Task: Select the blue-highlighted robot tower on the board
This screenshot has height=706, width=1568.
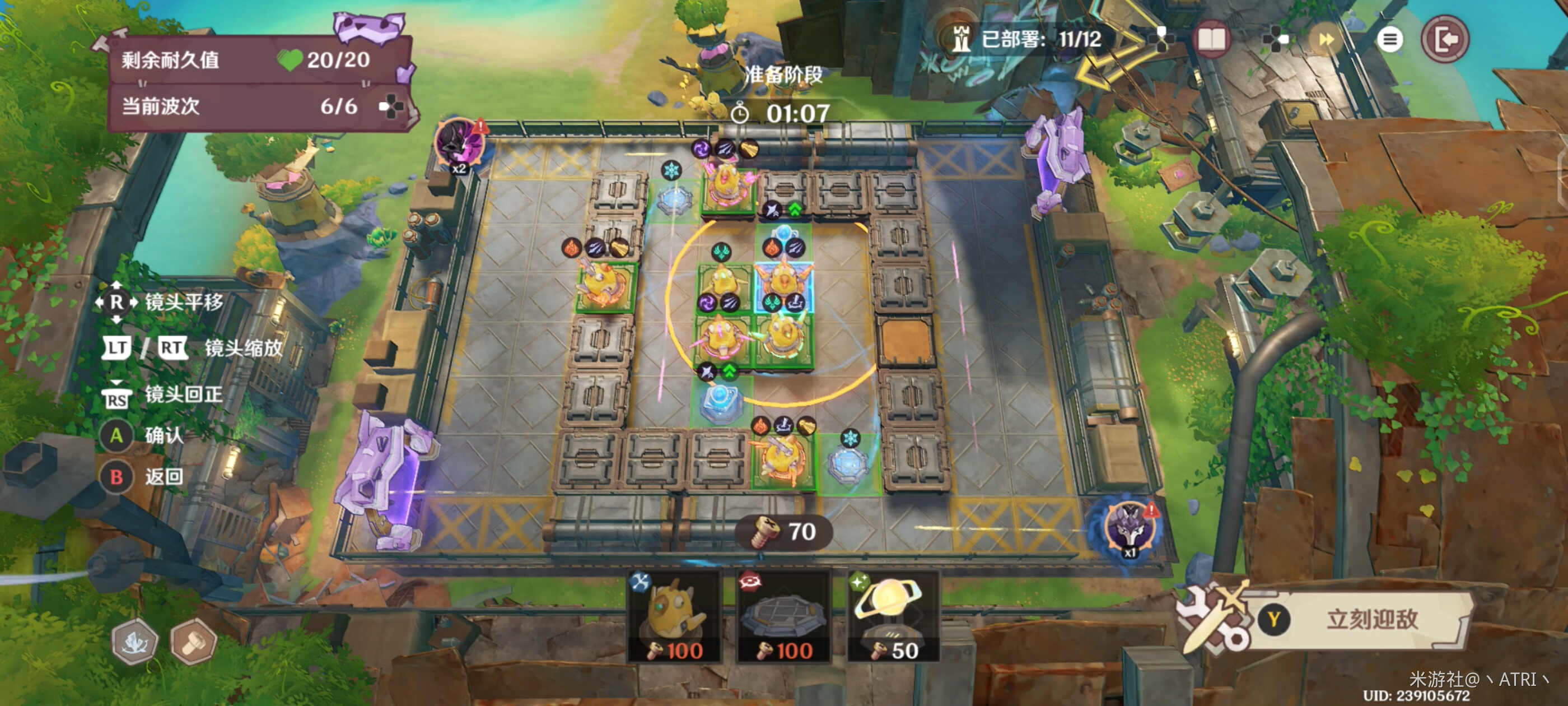Action: 783,282
